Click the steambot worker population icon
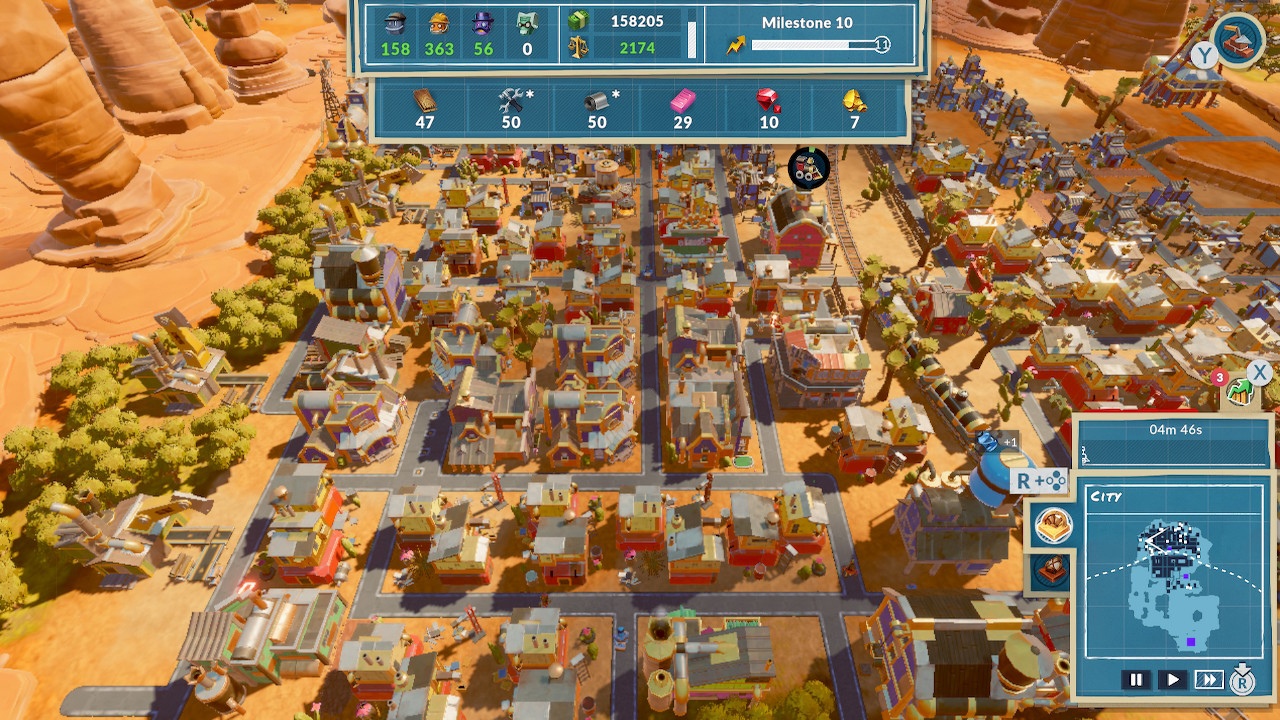The width and height of the screenshot is (1280, 720). (x=394, y=22)
